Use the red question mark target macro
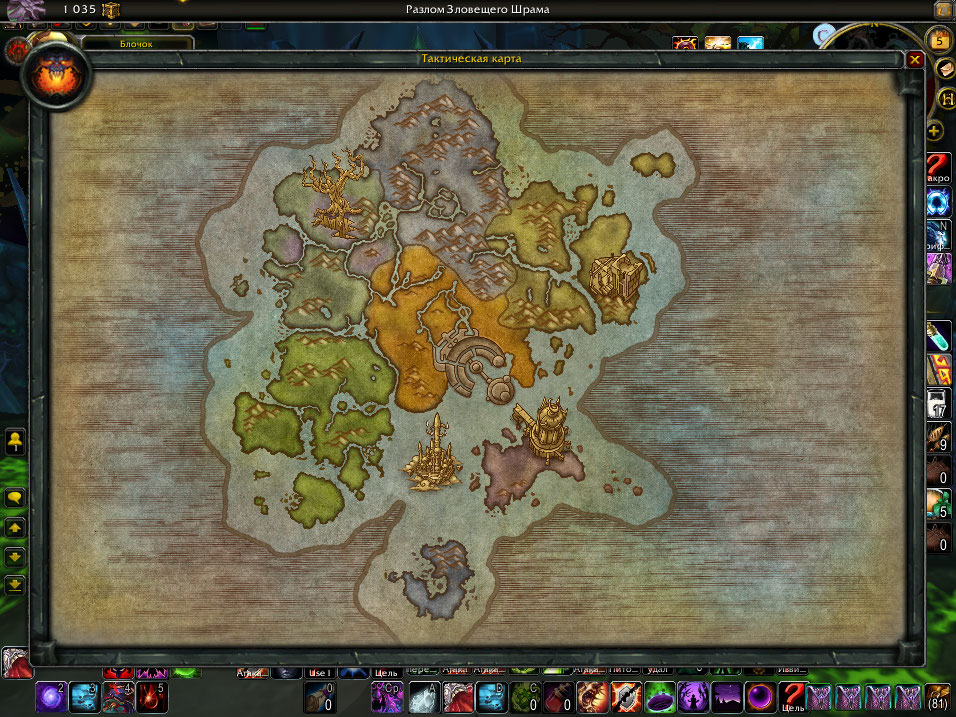Viewport: 956px width, 717px height. coord(792,697)
